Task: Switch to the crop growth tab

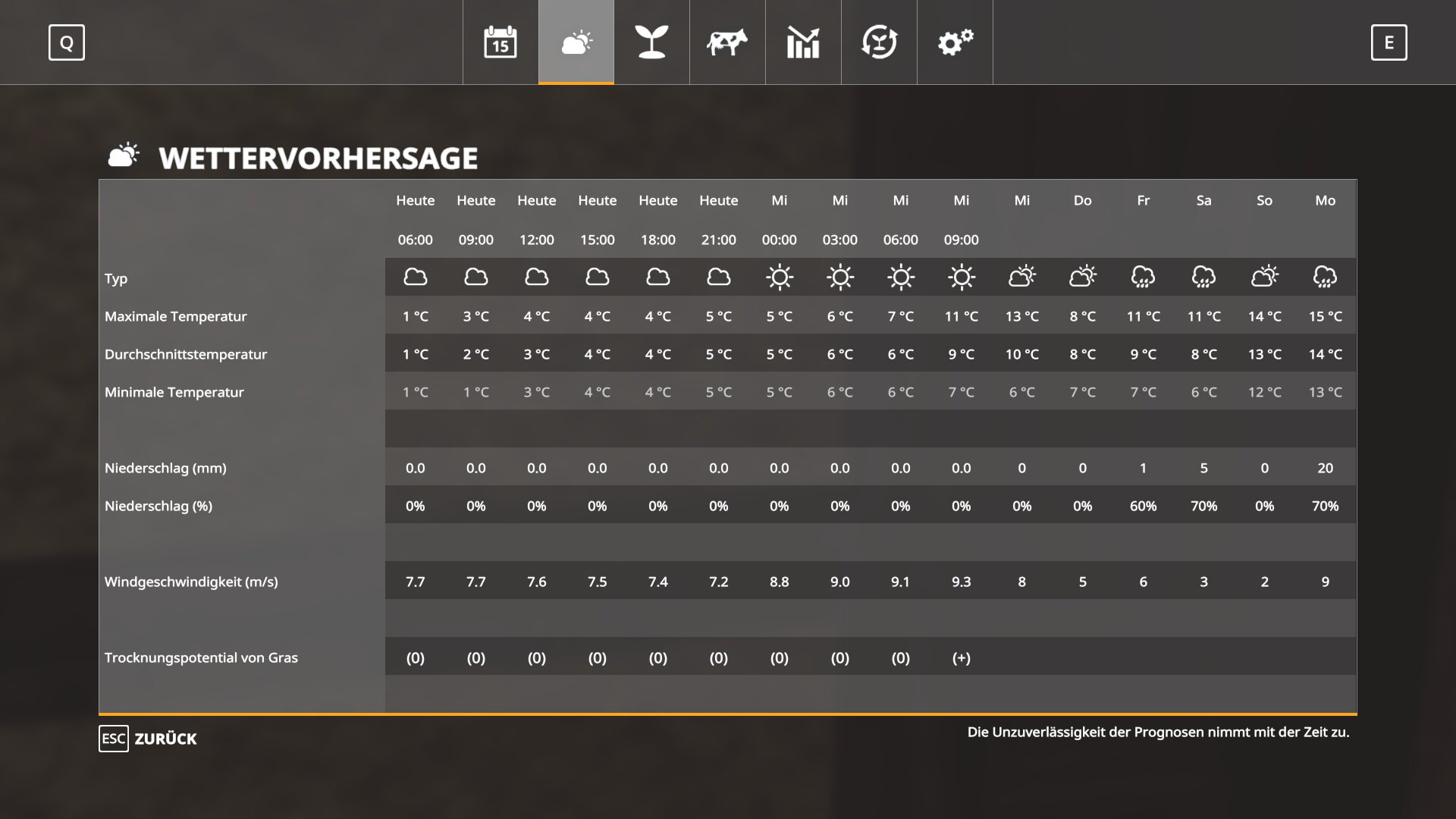Action: click(651, 42)
